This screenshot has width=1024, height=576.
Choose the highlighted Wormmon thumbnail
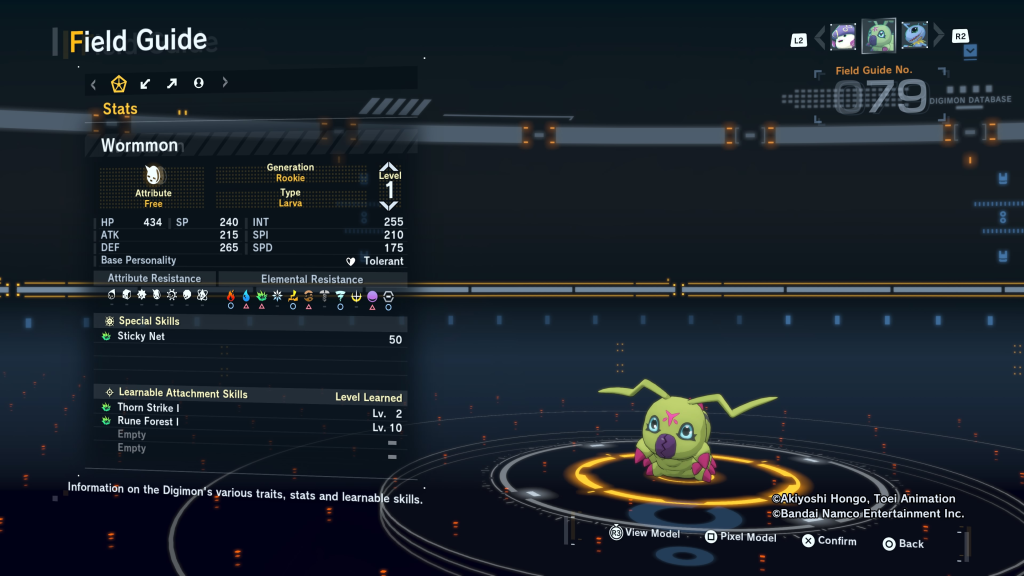(x=879, y=36)
